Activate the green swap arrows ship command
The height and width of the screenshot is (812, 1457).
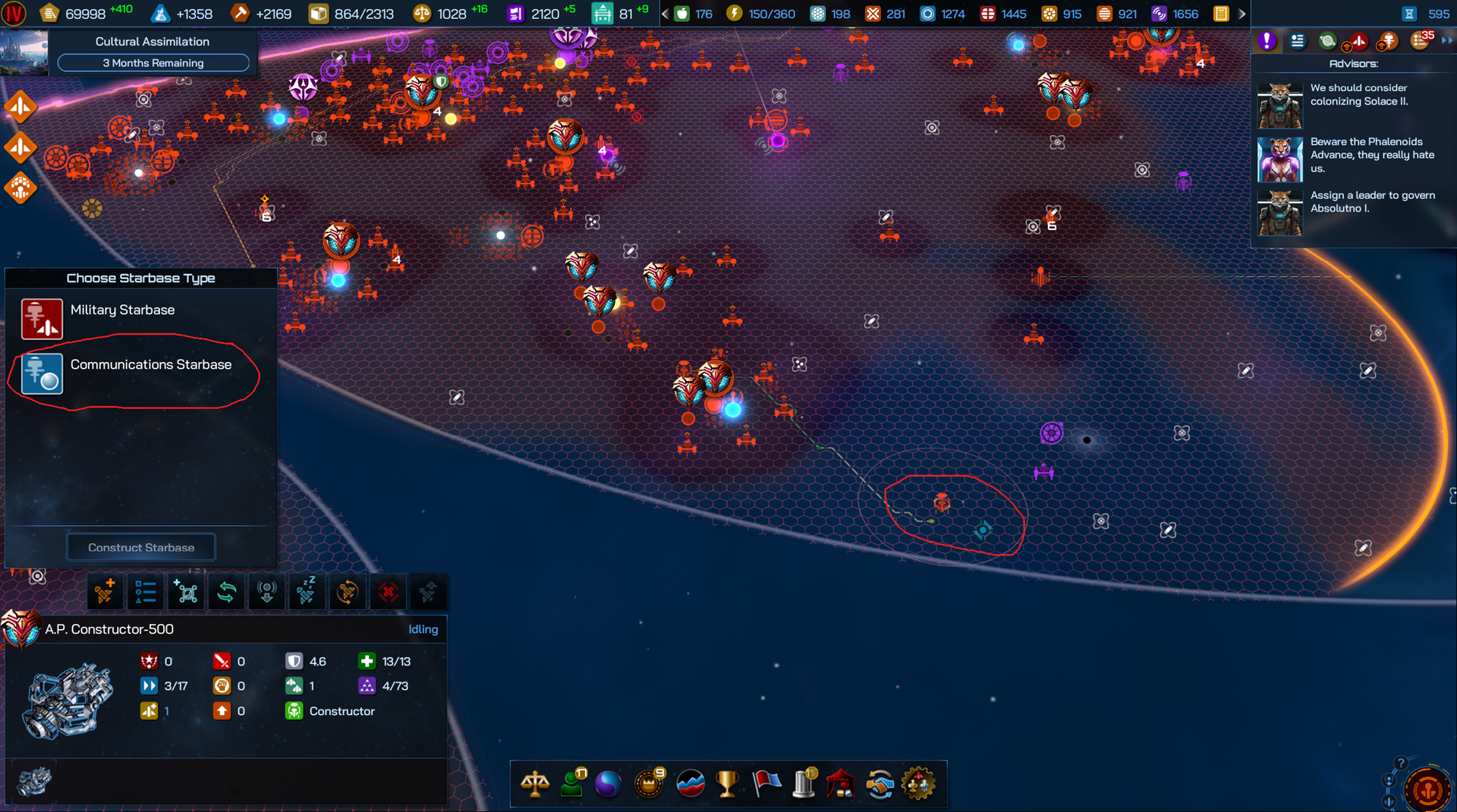coord(226,592)
